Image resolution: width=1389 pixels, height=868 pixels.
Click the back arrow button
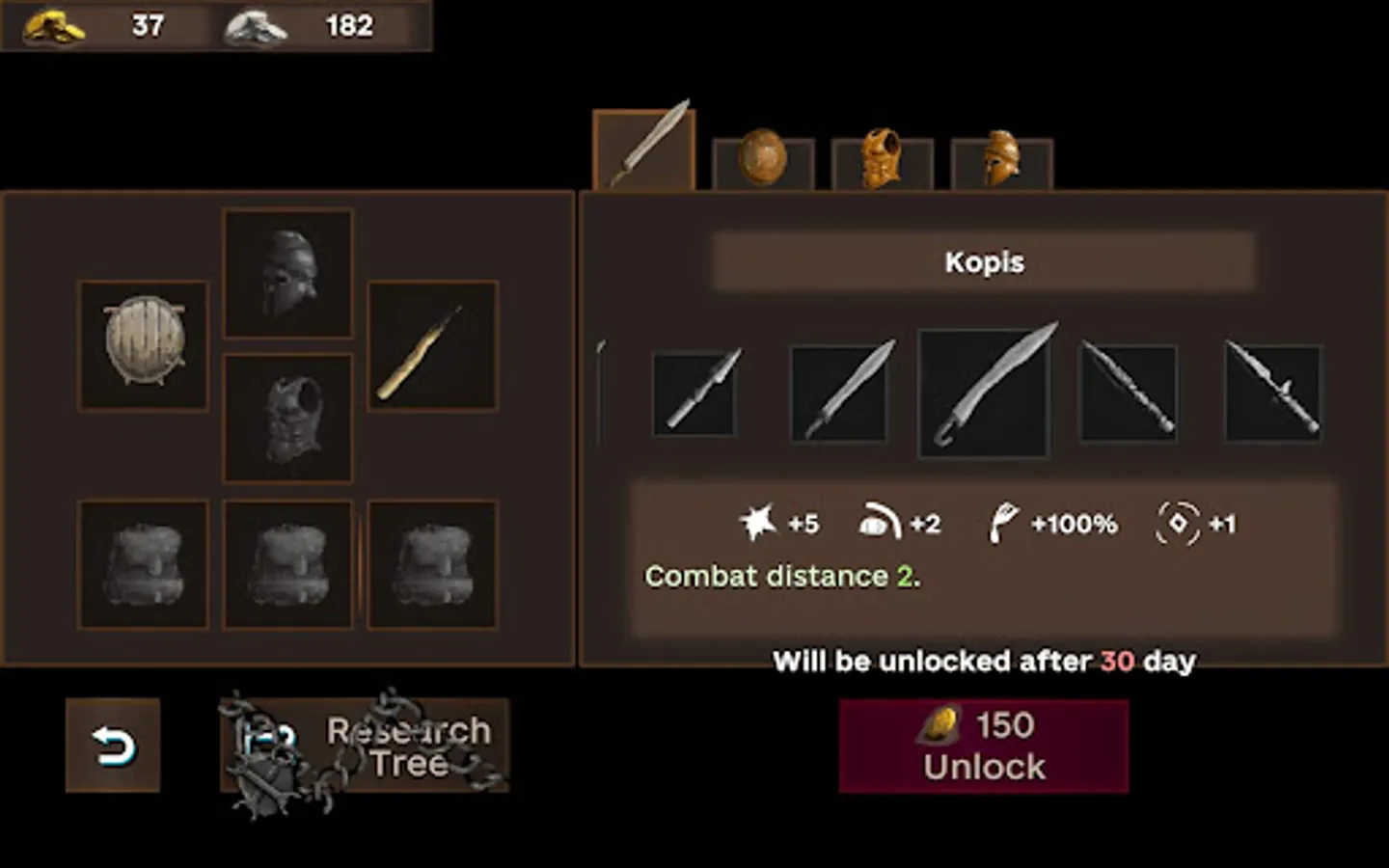coord(113,744)
